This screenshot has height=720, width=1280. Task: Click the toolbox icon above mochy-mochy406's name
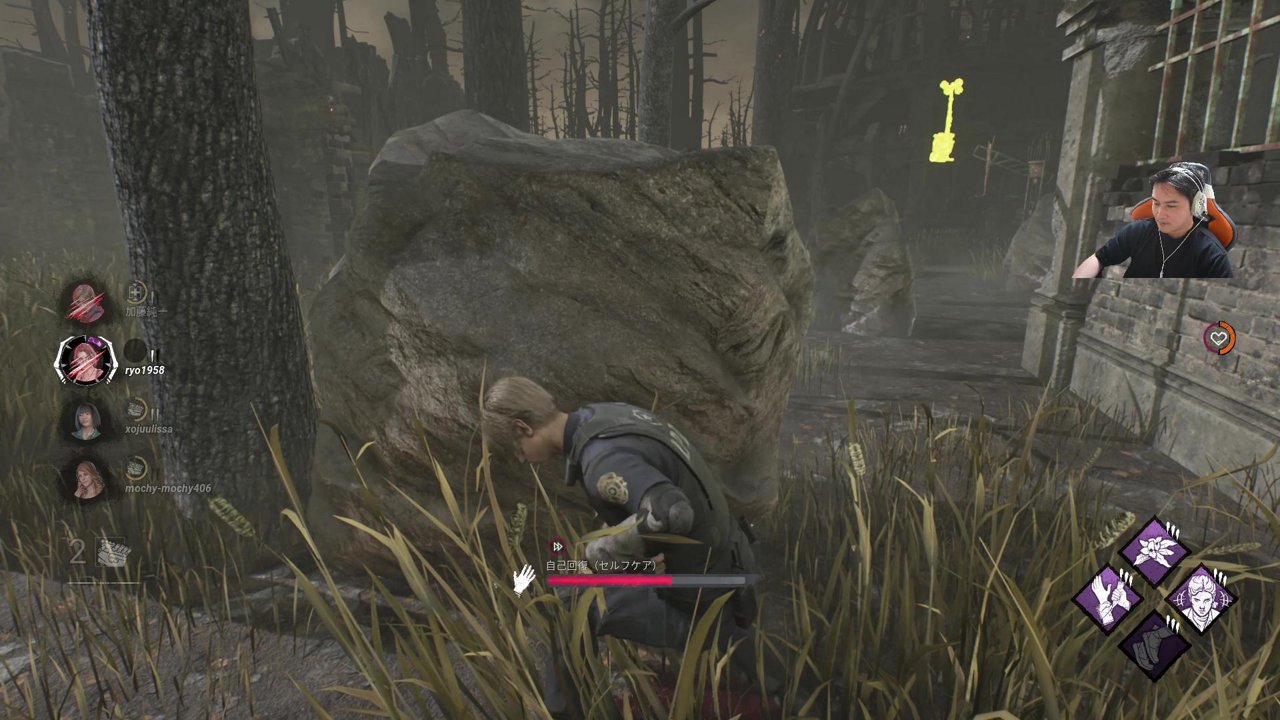click(137, 468)
